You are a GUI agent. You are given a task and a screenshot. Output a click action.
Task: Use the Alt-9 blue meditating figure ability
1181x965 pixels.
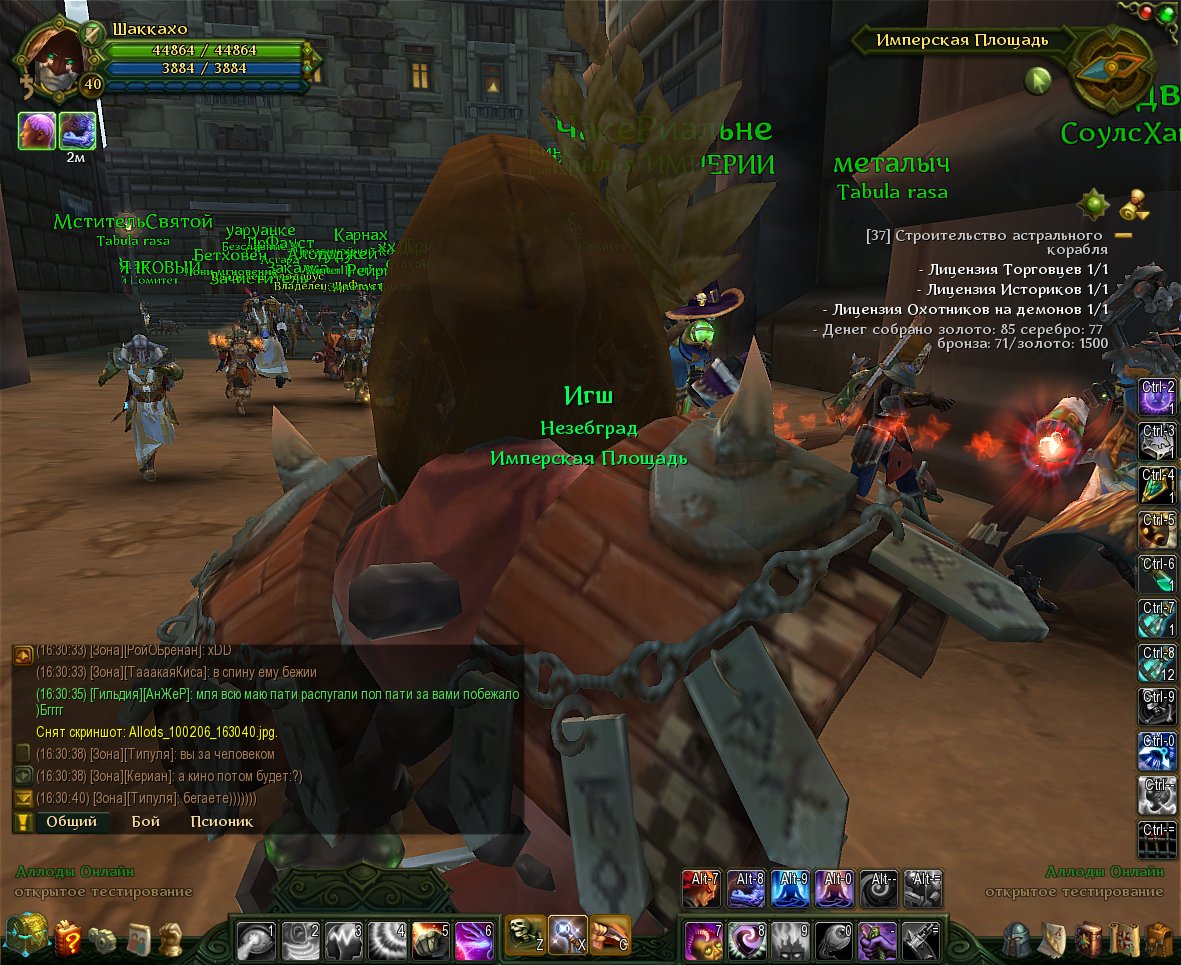(790, 889)
